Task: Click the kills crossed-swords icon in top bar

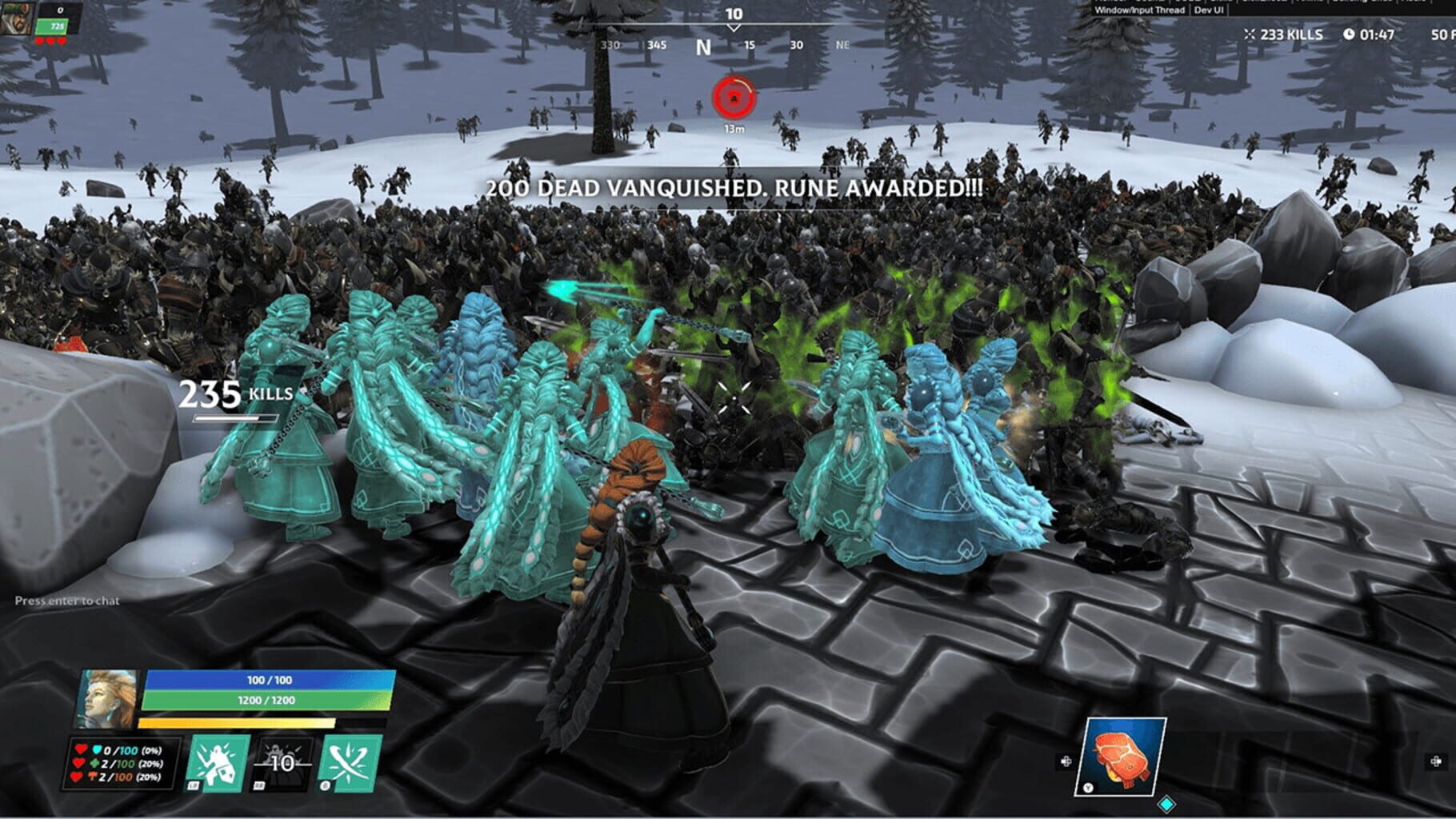Action: pyautogui.click(x=1250, y=35)
